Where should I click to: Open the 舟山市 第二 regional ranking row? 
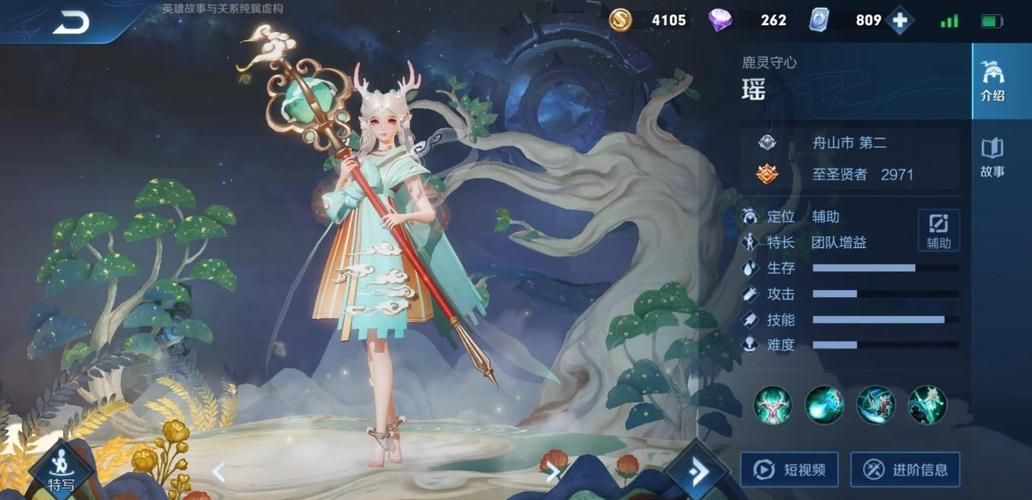point(850,142)
